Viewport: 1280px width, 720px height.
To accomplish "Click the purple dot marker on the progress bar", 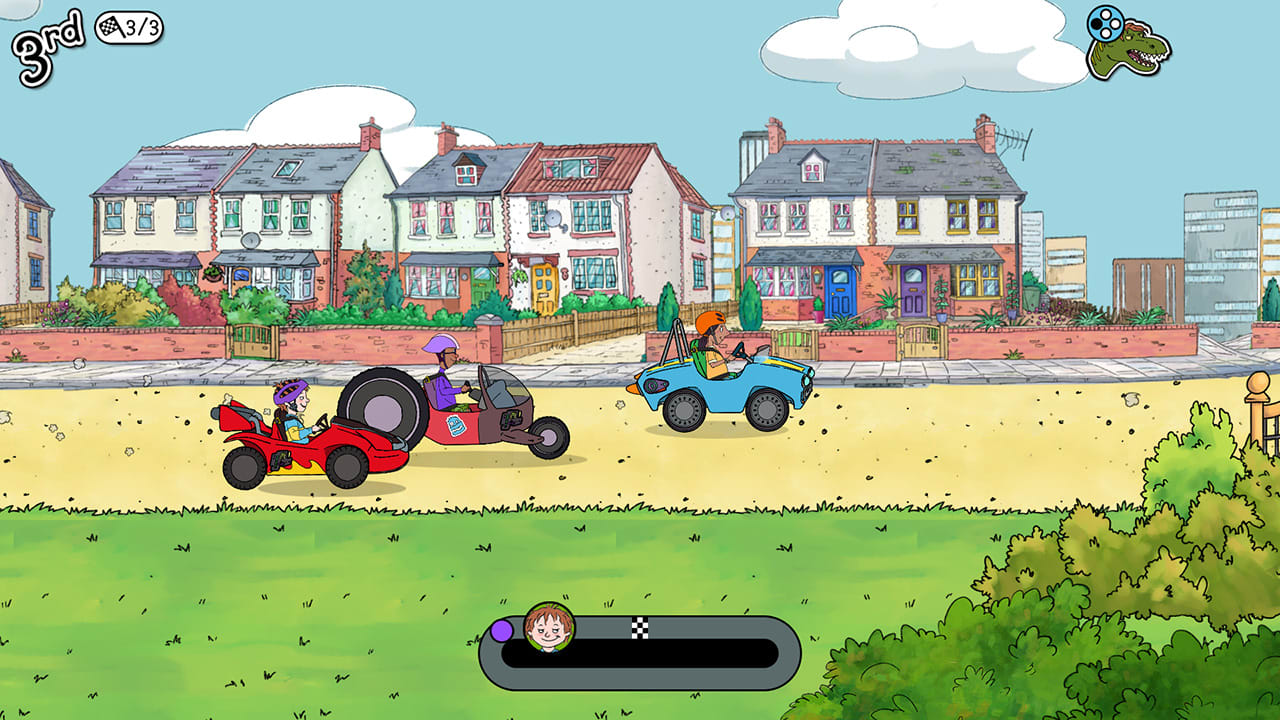I will [501, 630].
